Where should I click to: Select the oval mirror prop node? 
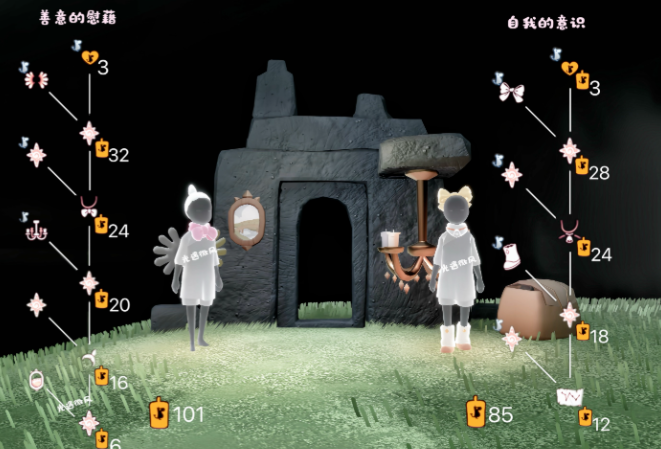pos(37,382)
